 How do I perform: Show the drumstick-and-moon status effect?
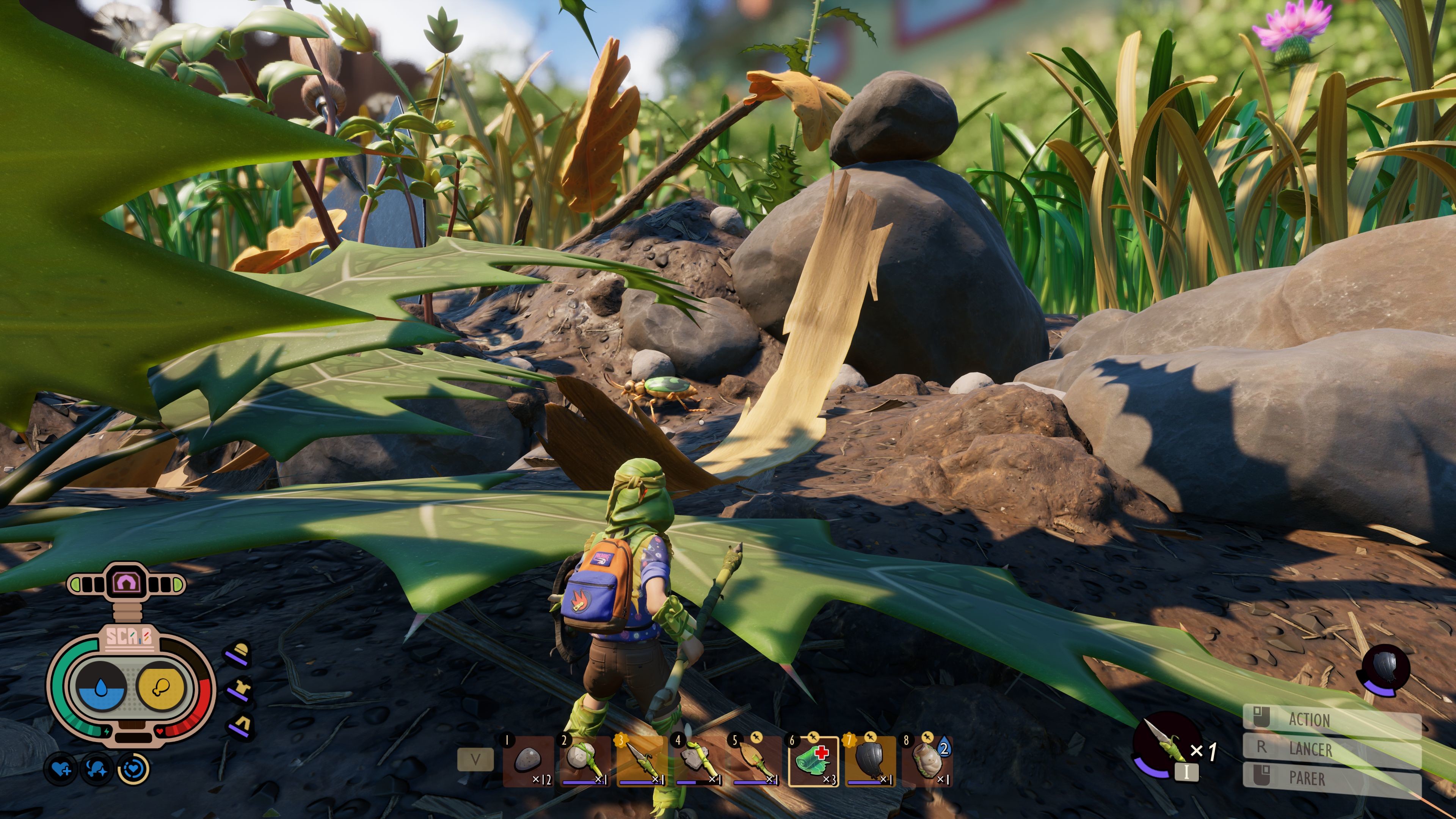[97, 769]
